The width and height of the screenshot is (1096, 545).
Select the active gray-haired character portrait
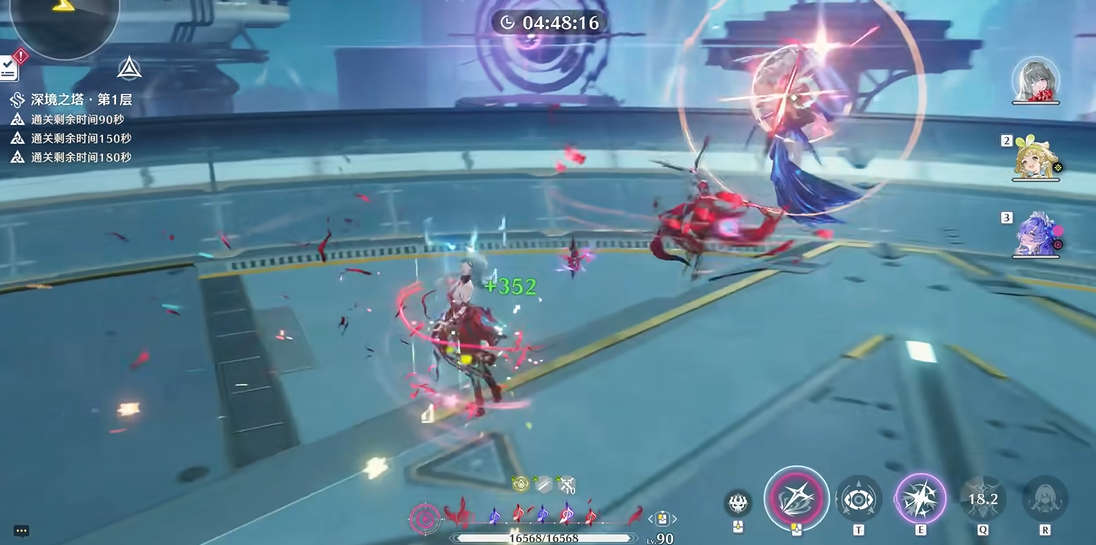(x=1036, y=80)
